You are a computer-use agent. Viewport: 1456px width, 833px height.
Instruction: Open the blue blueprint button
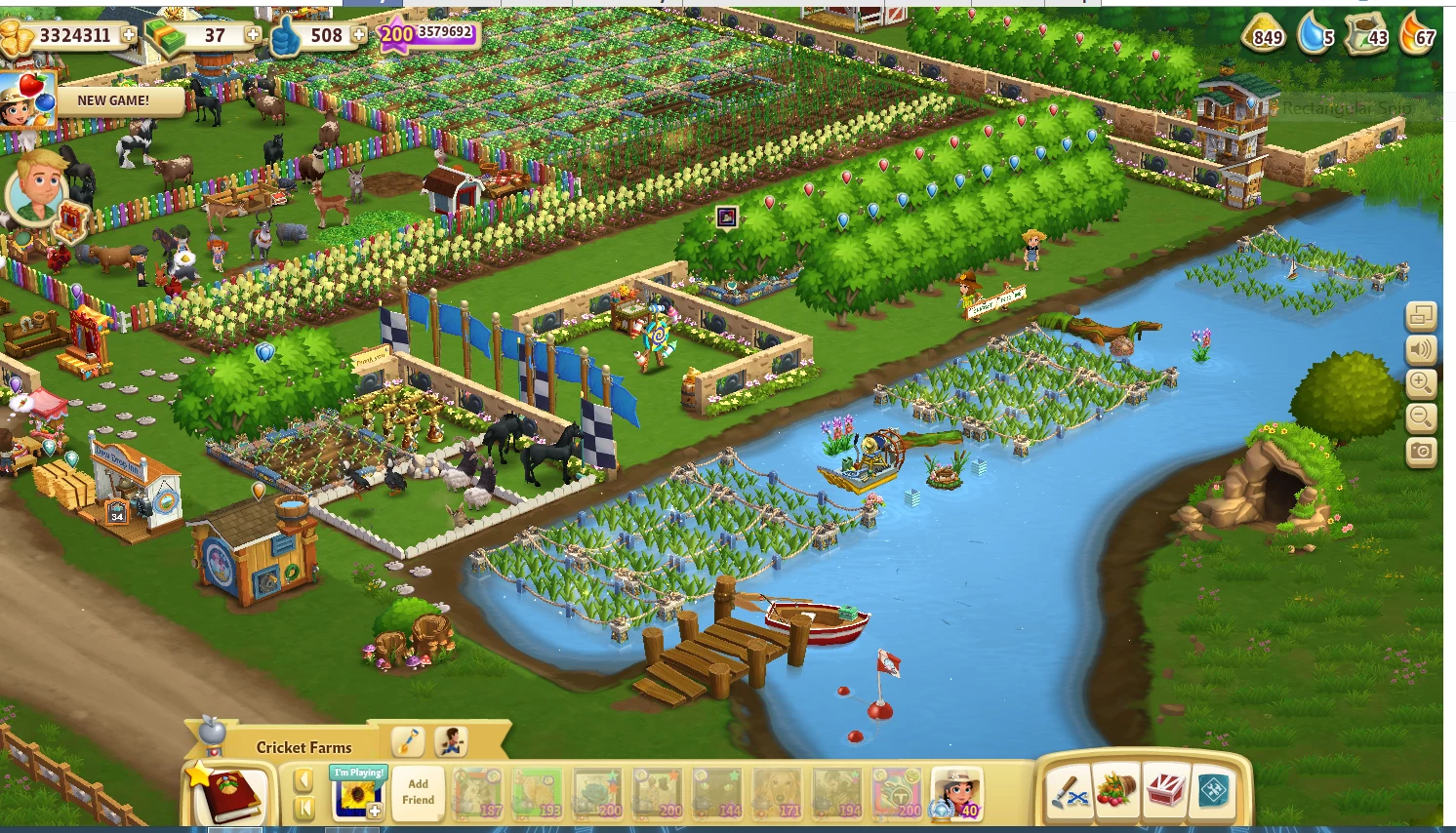pos(1213,791)
